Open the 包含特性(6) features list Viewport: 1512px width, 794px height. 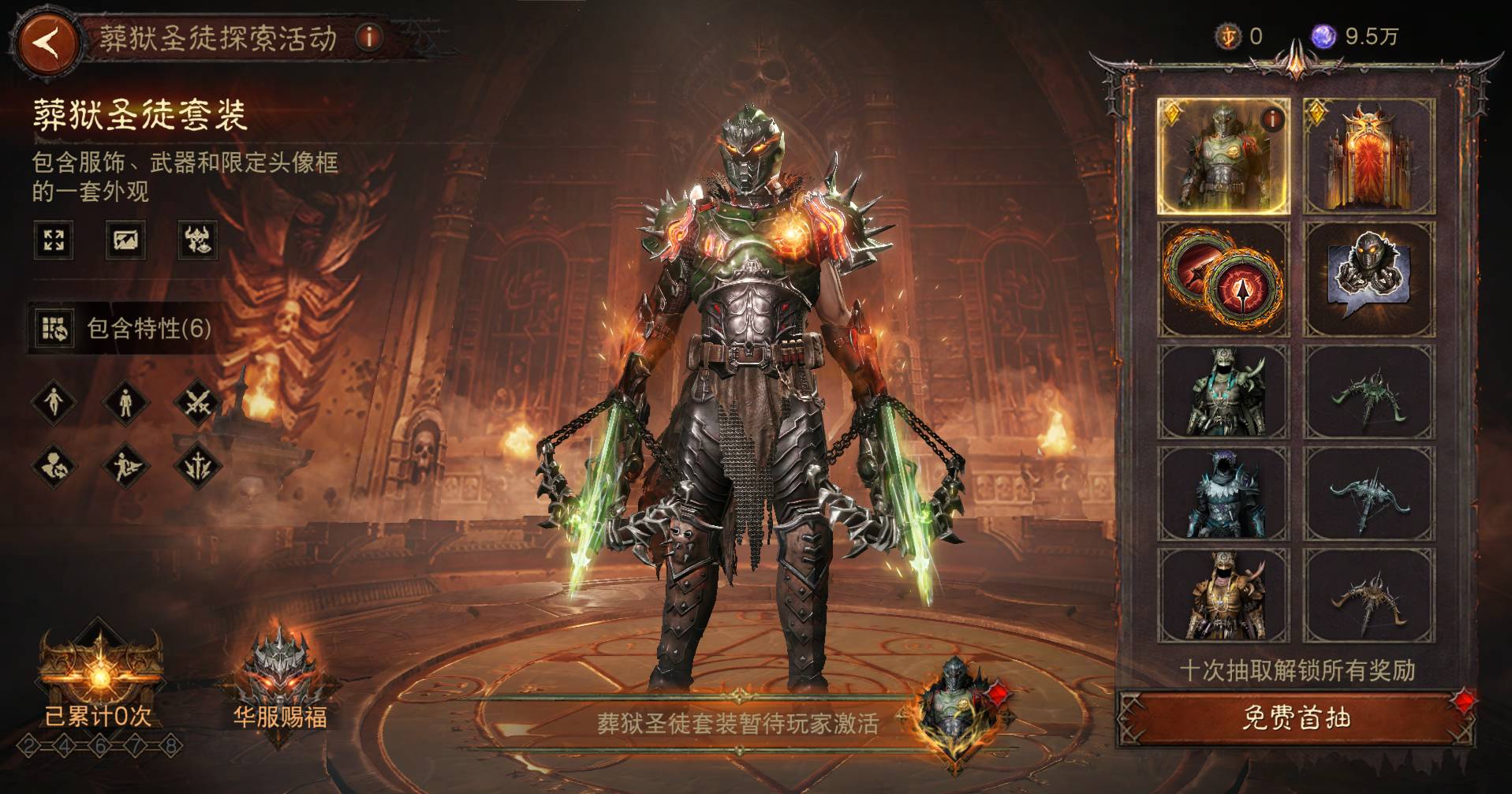[126, 328]
